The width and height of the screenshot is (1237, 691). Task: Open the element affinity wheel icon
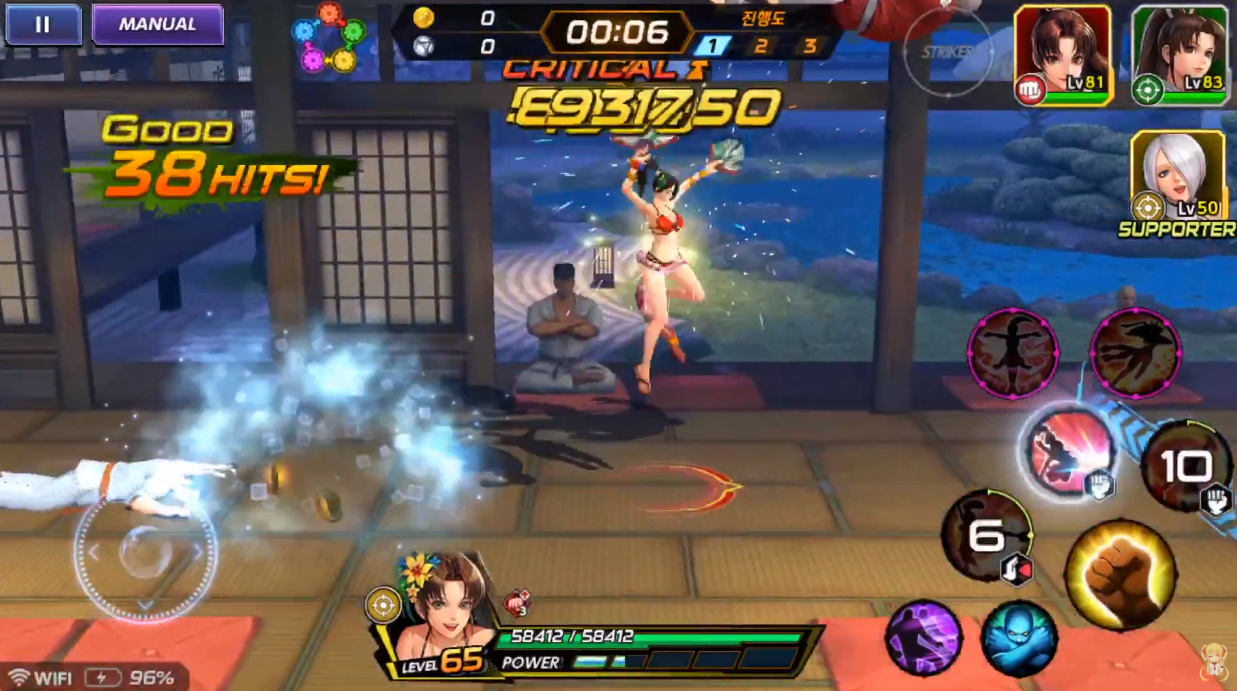click(x=329, y=35)
